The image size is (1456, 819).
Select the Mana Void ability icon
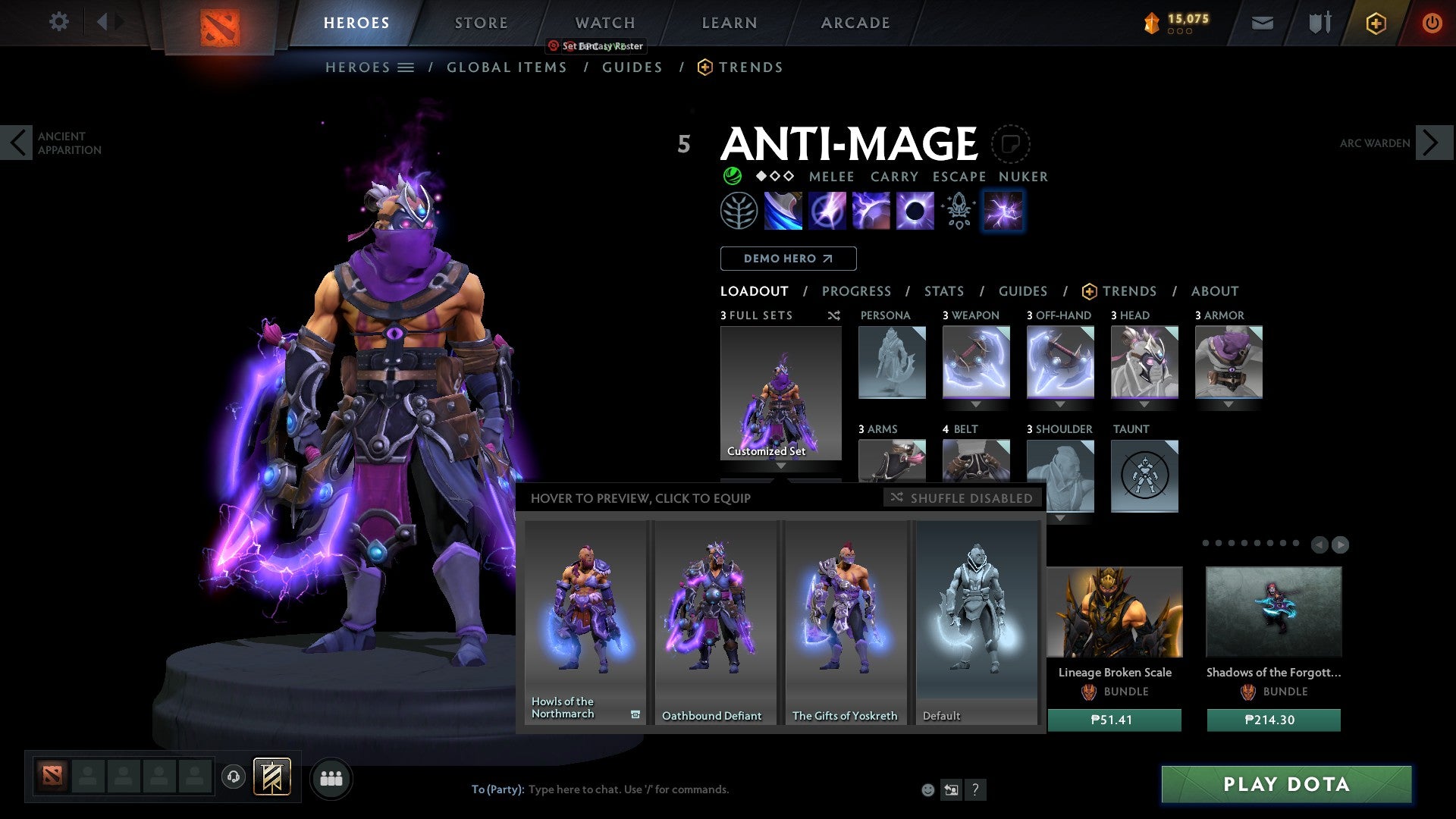tap(914, 210)
